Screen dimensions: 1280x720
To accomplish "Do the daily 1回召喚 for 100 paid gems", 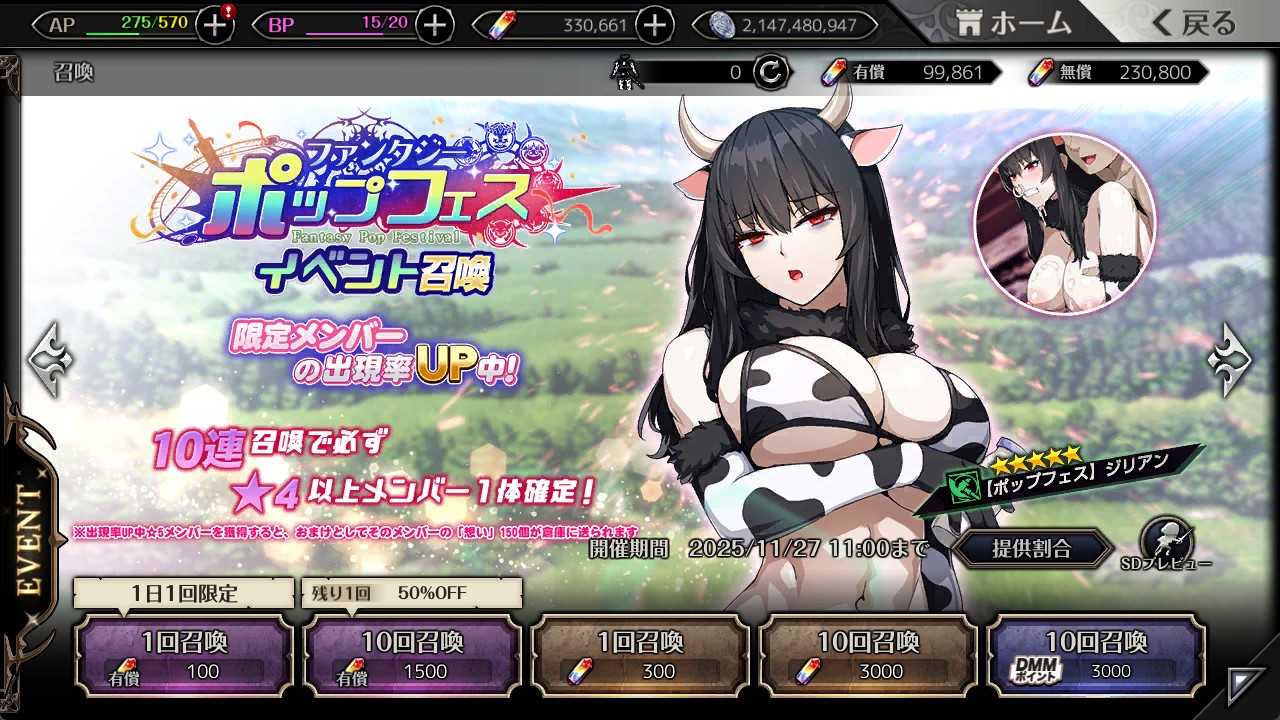I will click(x=184, y=655).
